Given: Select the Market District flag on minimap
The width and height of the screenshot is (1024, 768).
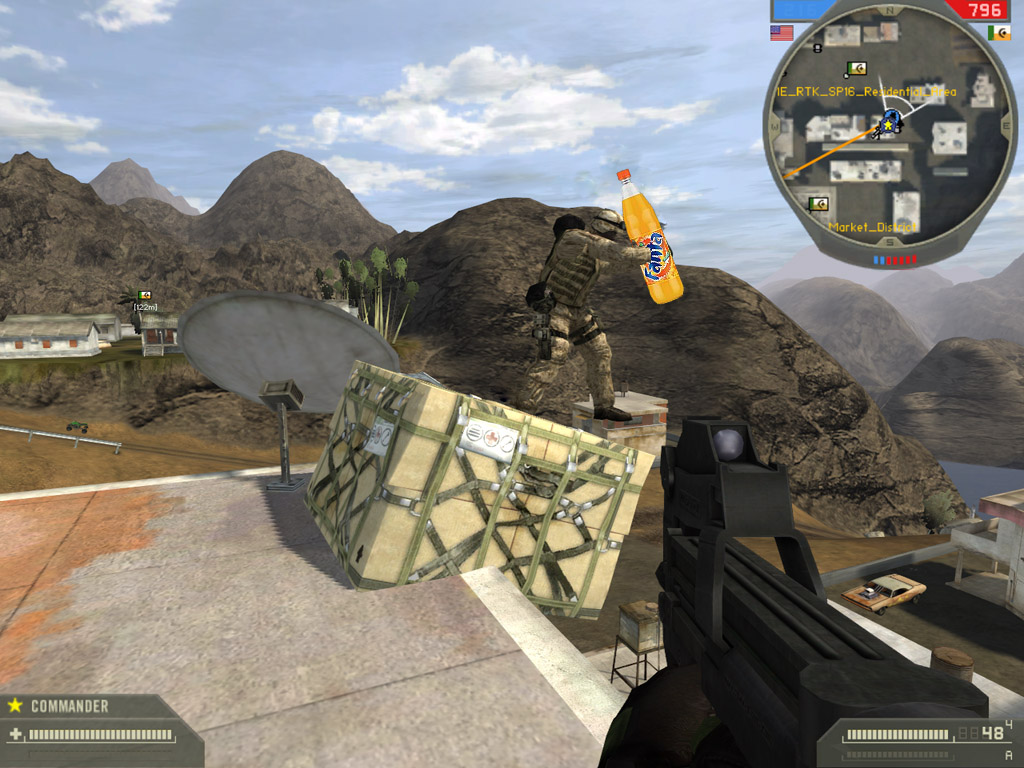Looking at the screenshot, I should pos(820,205).
